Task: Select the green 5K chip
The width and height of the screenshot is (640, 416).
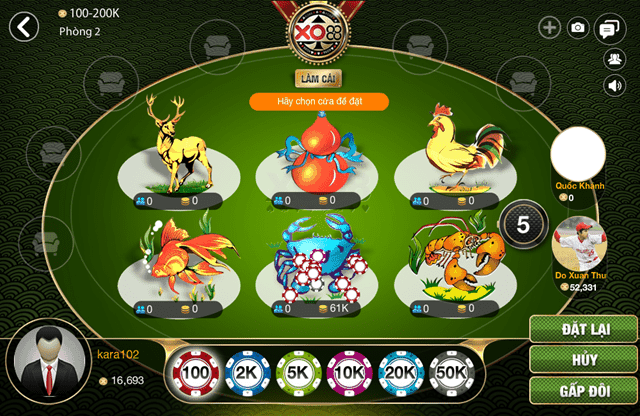Action: pos(298,372)
